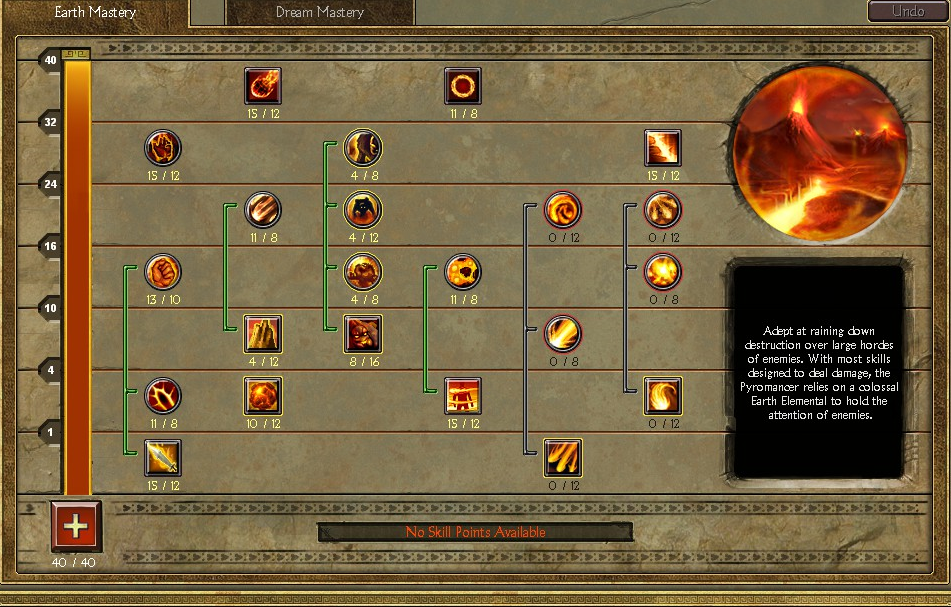Screen dimensions: 951x607
Task: Choose the molten rock chunk skill at 11/8
Action: coord(463,271)
